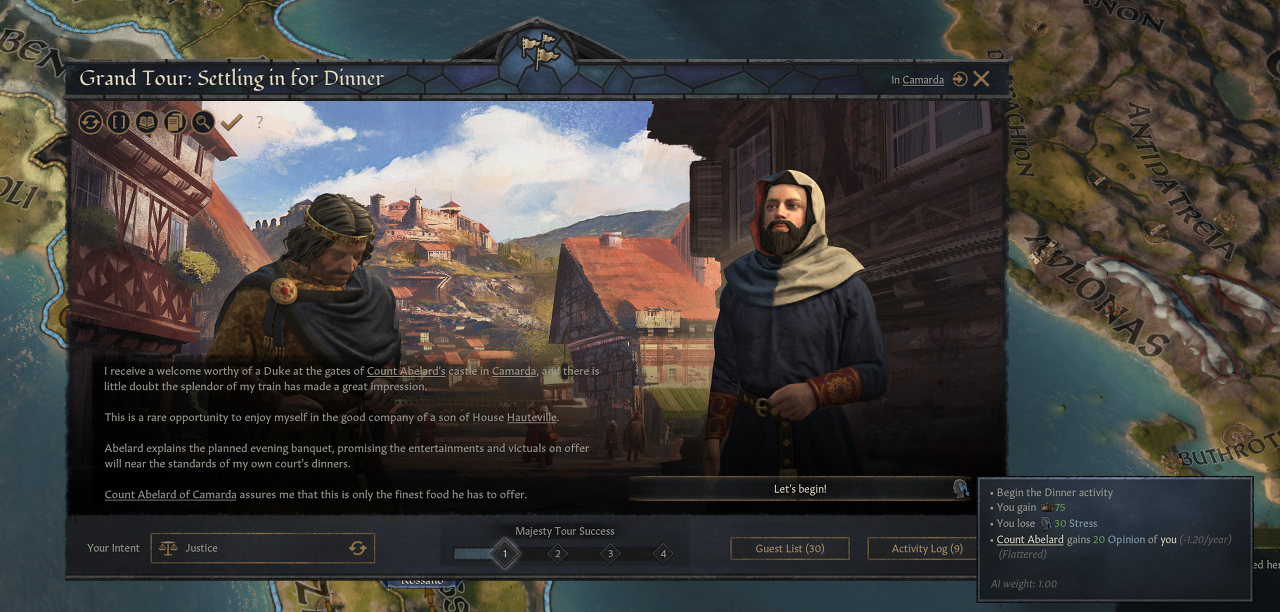Click the magnifying glass icon
The width and height of the screenshot is (1280, 612).
tap(203, 122)
